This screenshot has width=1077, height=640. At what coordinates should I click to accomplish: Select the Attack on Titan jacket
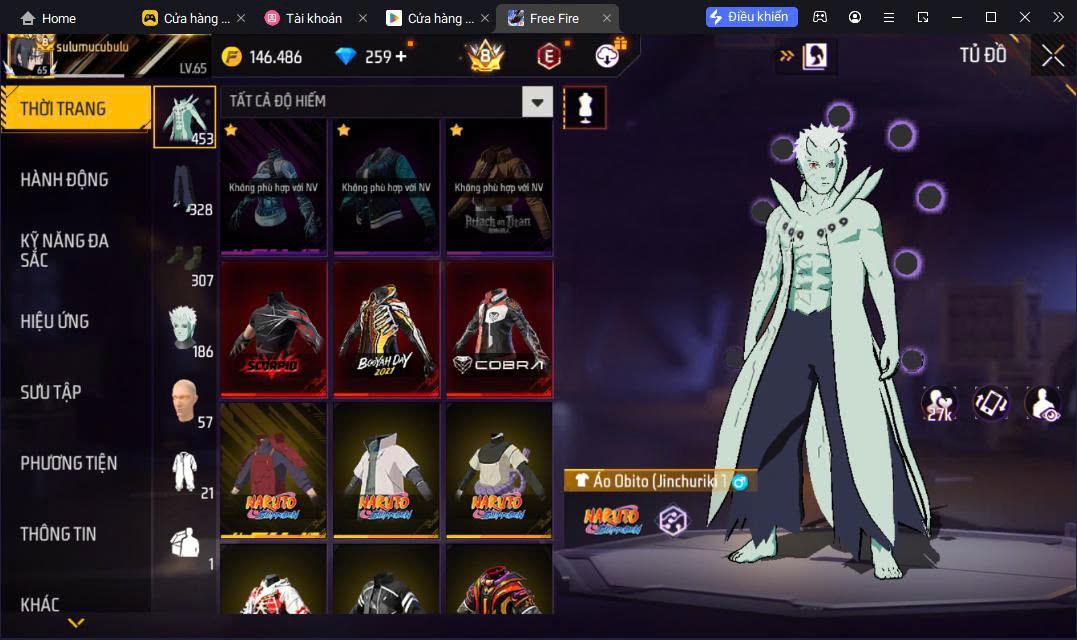coord(499,188)
